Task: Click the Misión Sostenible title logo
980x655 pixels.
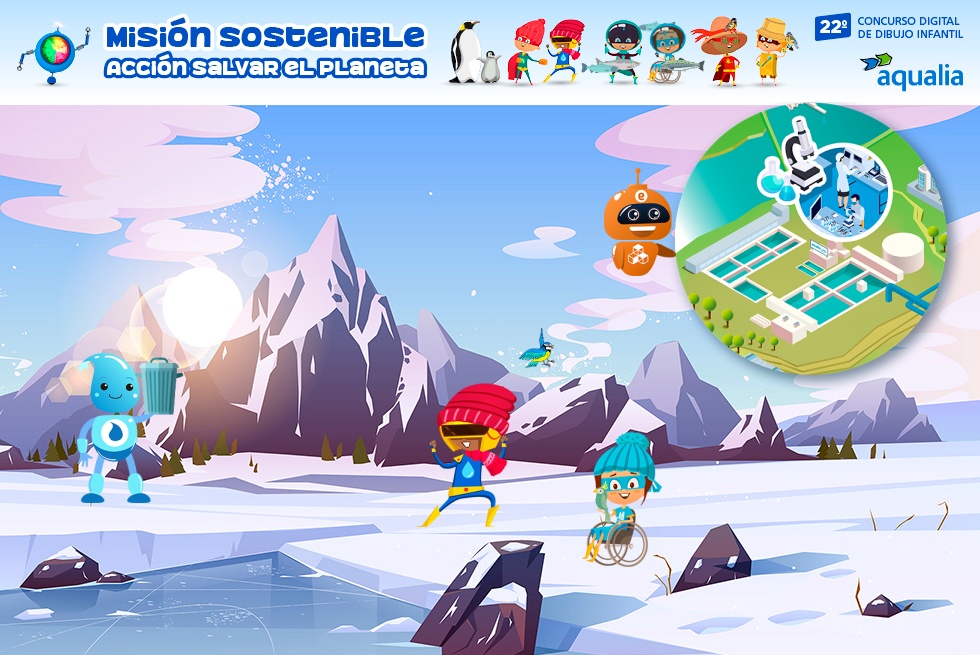Action: click(265, 52)
